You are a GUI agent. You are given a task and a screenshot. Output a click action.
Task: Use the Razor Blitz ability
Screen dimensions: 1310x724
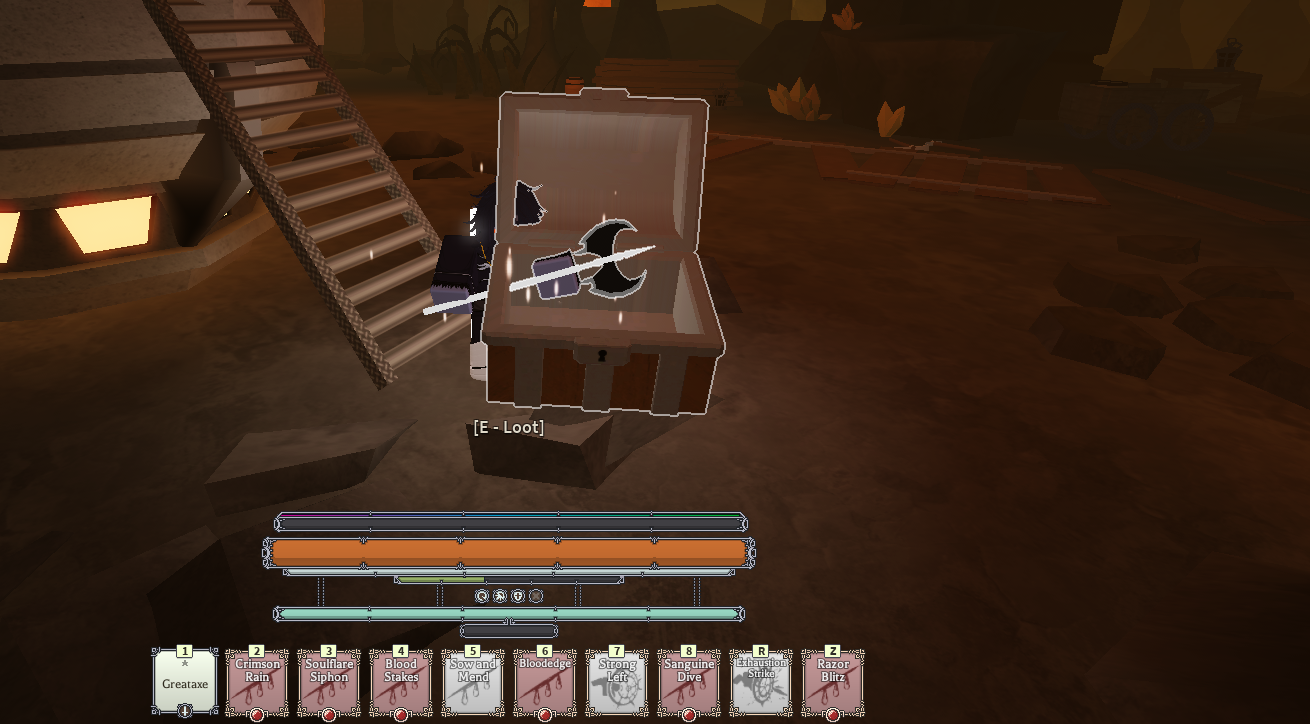click(833, 682)
